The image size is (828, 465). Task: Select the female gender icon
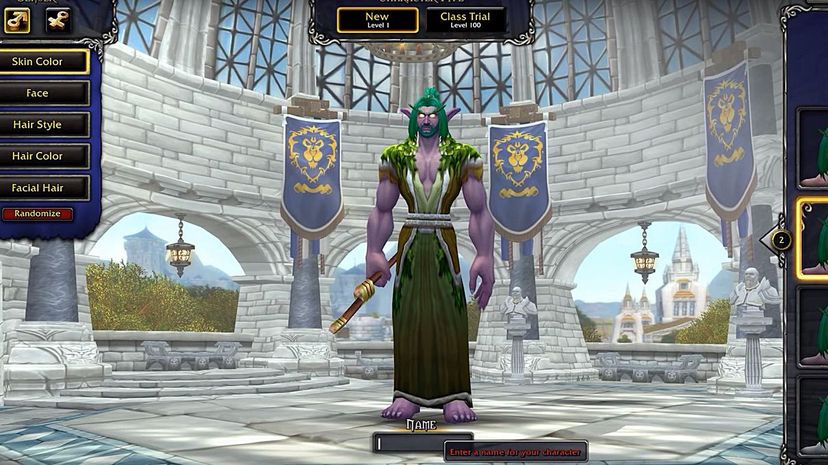[58, 20]
